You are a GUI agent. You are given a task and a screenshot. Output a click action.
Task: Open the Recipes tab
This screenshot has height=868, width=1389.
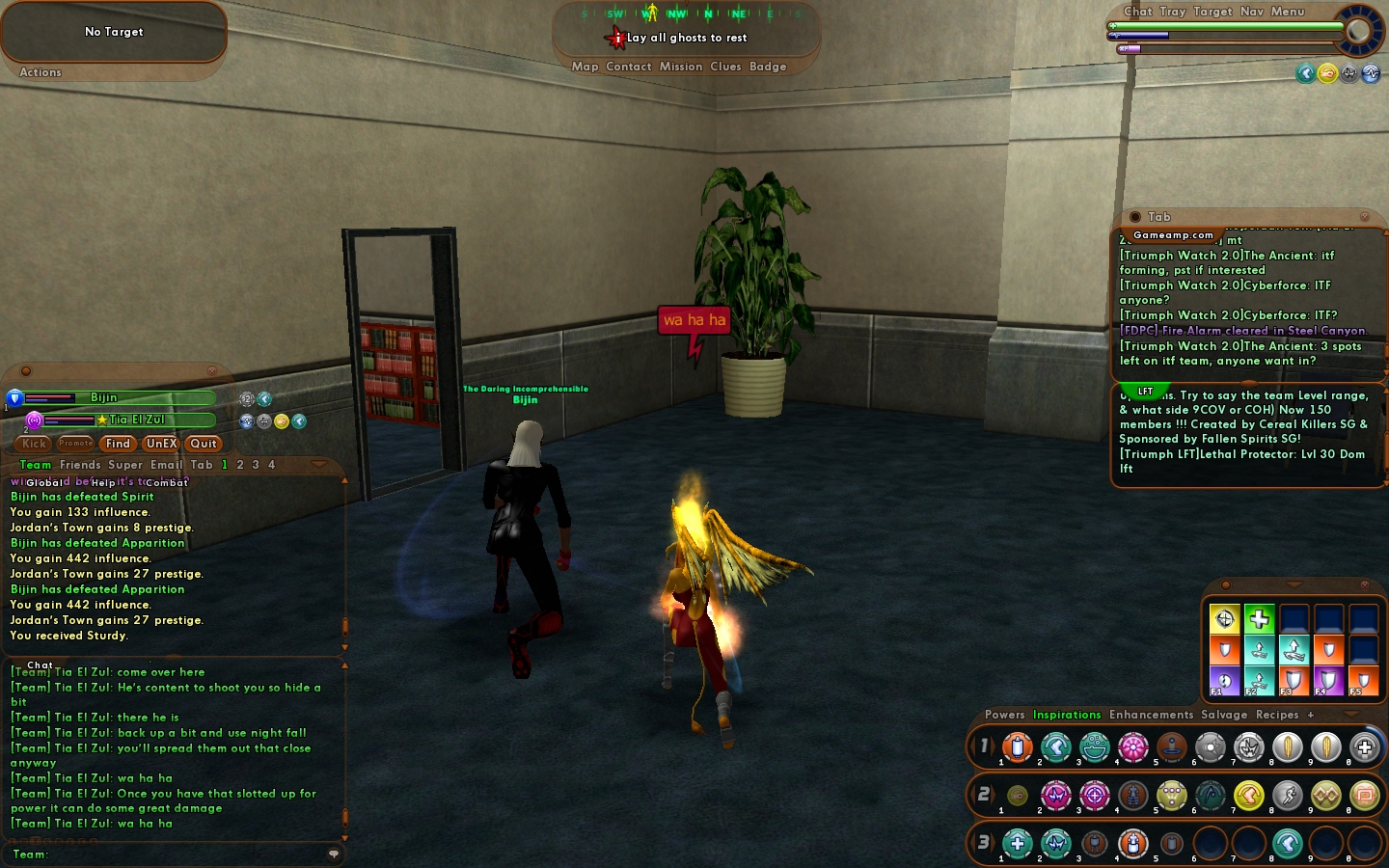click(x=1277, y=715)
